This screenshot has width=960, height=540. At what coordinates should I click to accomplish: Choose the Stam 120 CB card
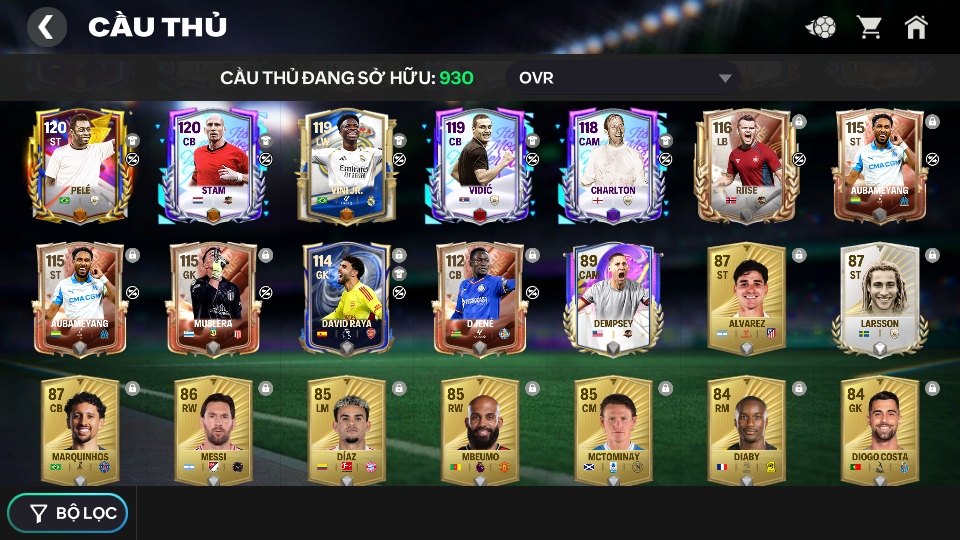(213, 165)
